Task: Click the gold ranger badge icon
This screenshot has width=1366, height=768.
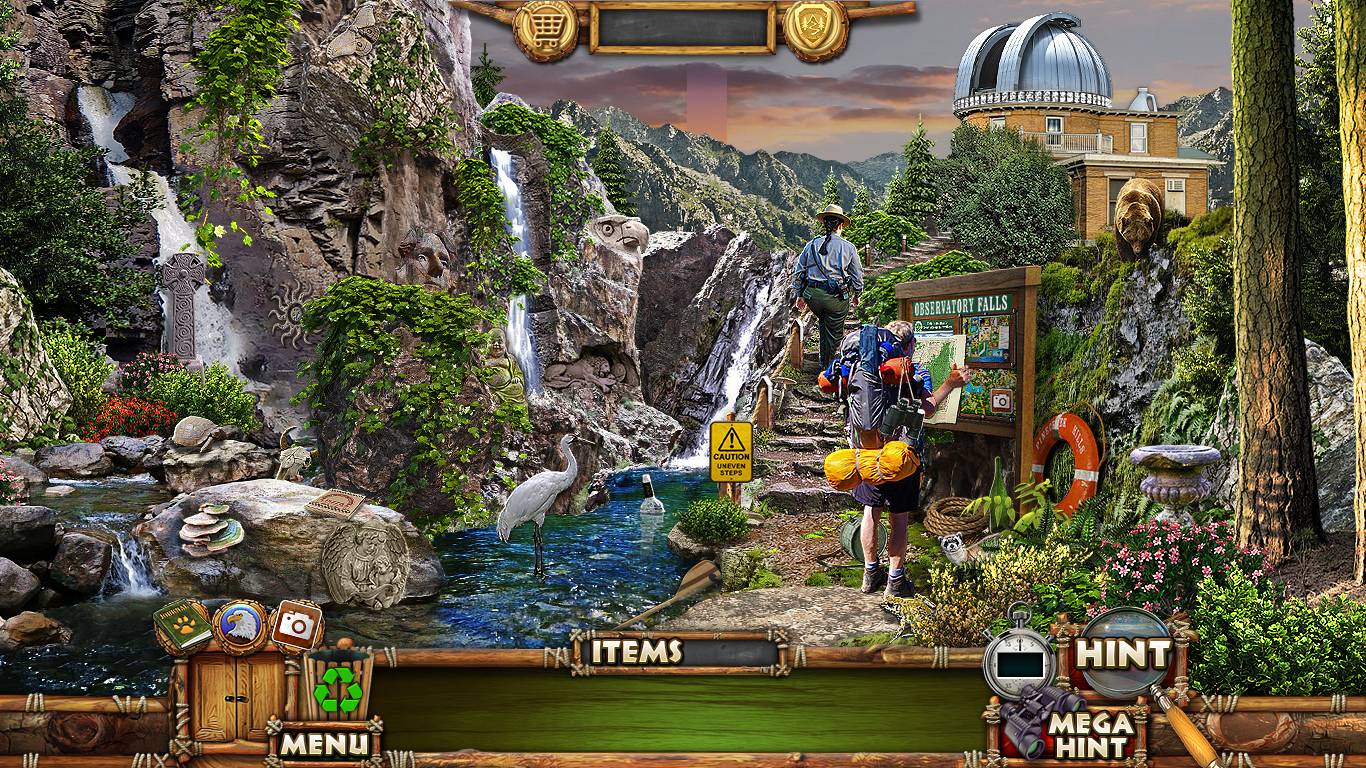Action: 815,28
